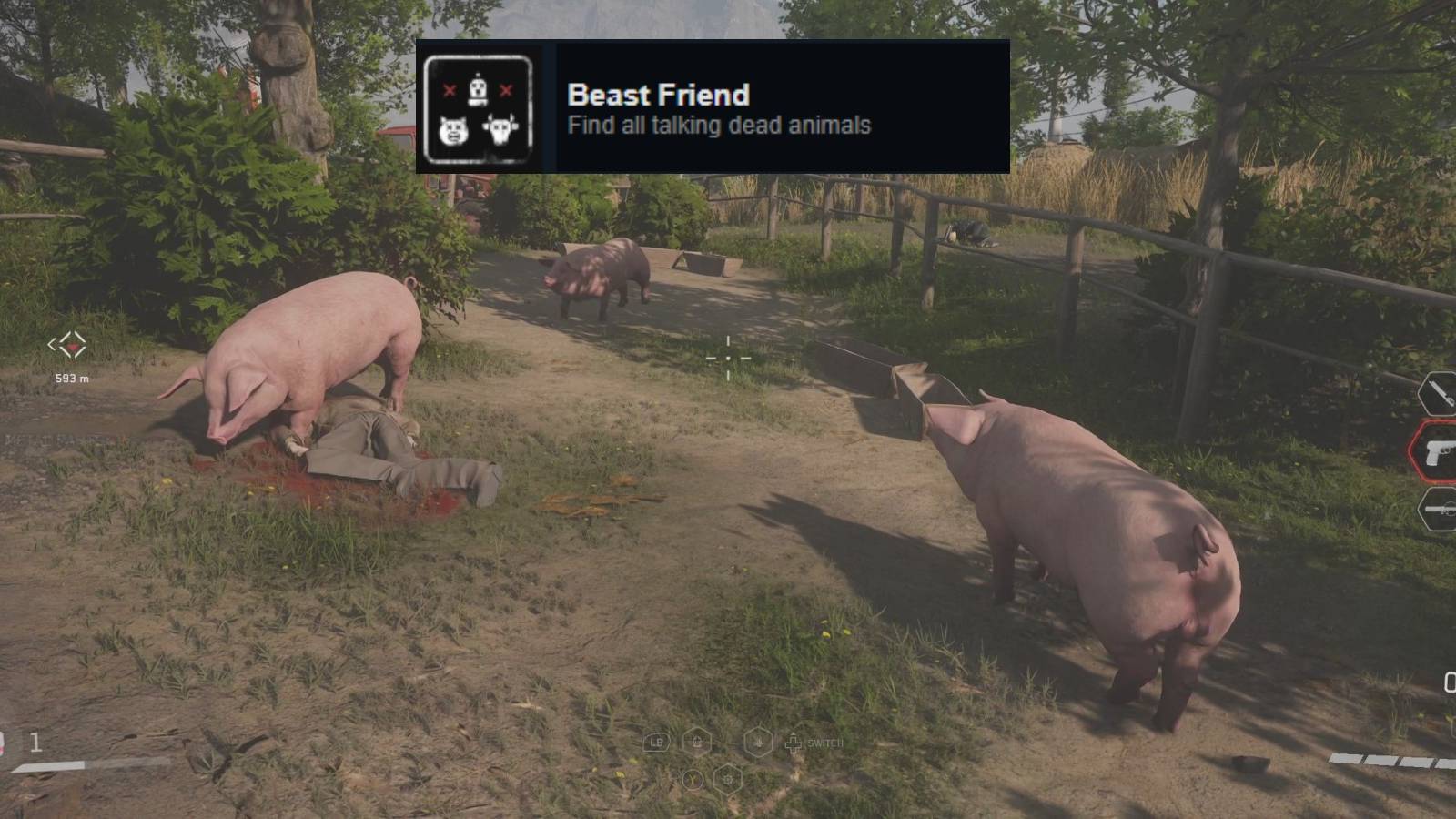1456x819 pixels.
Task: Click the ammo count number 1
Action: tap(35, 742)
